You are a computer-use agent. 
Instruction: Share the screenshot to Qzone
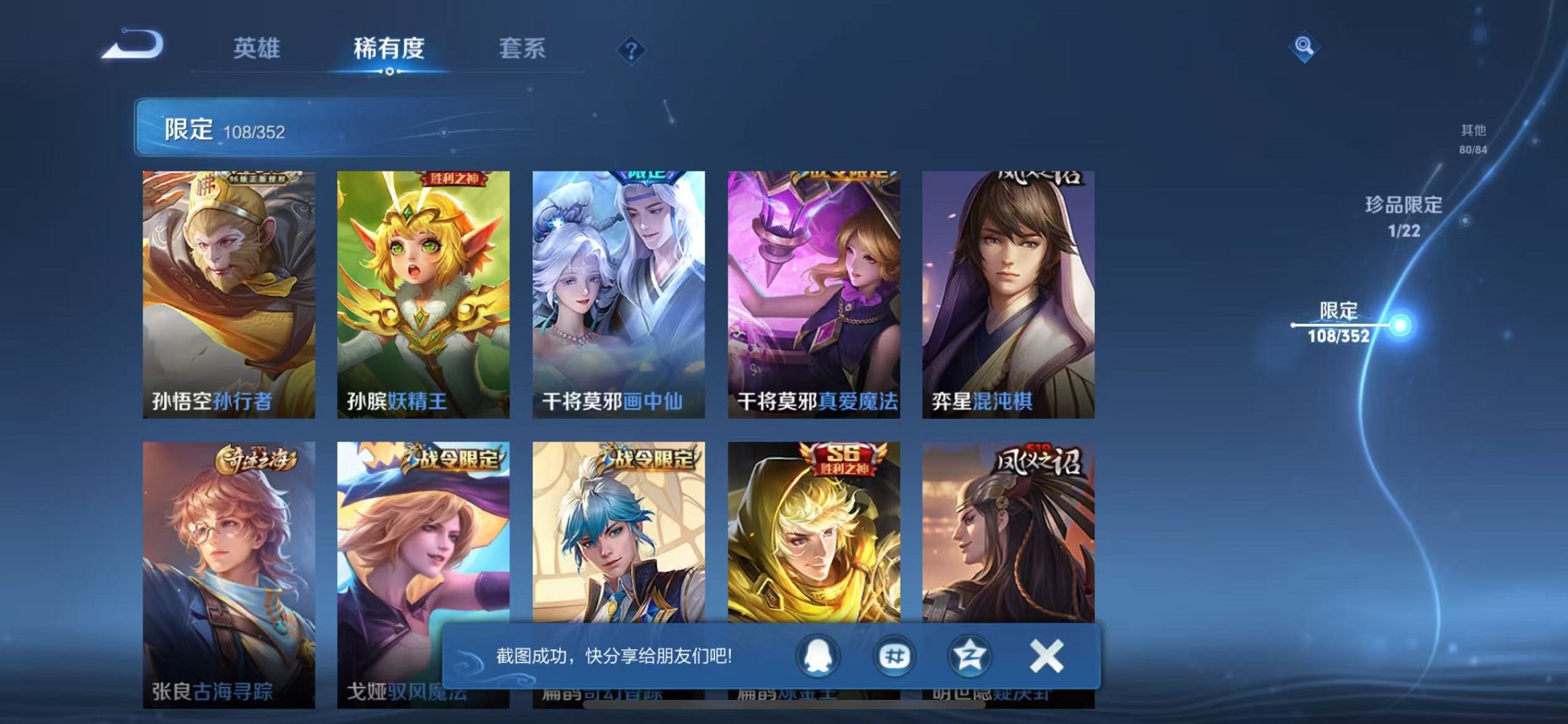[x=971, y=656]
